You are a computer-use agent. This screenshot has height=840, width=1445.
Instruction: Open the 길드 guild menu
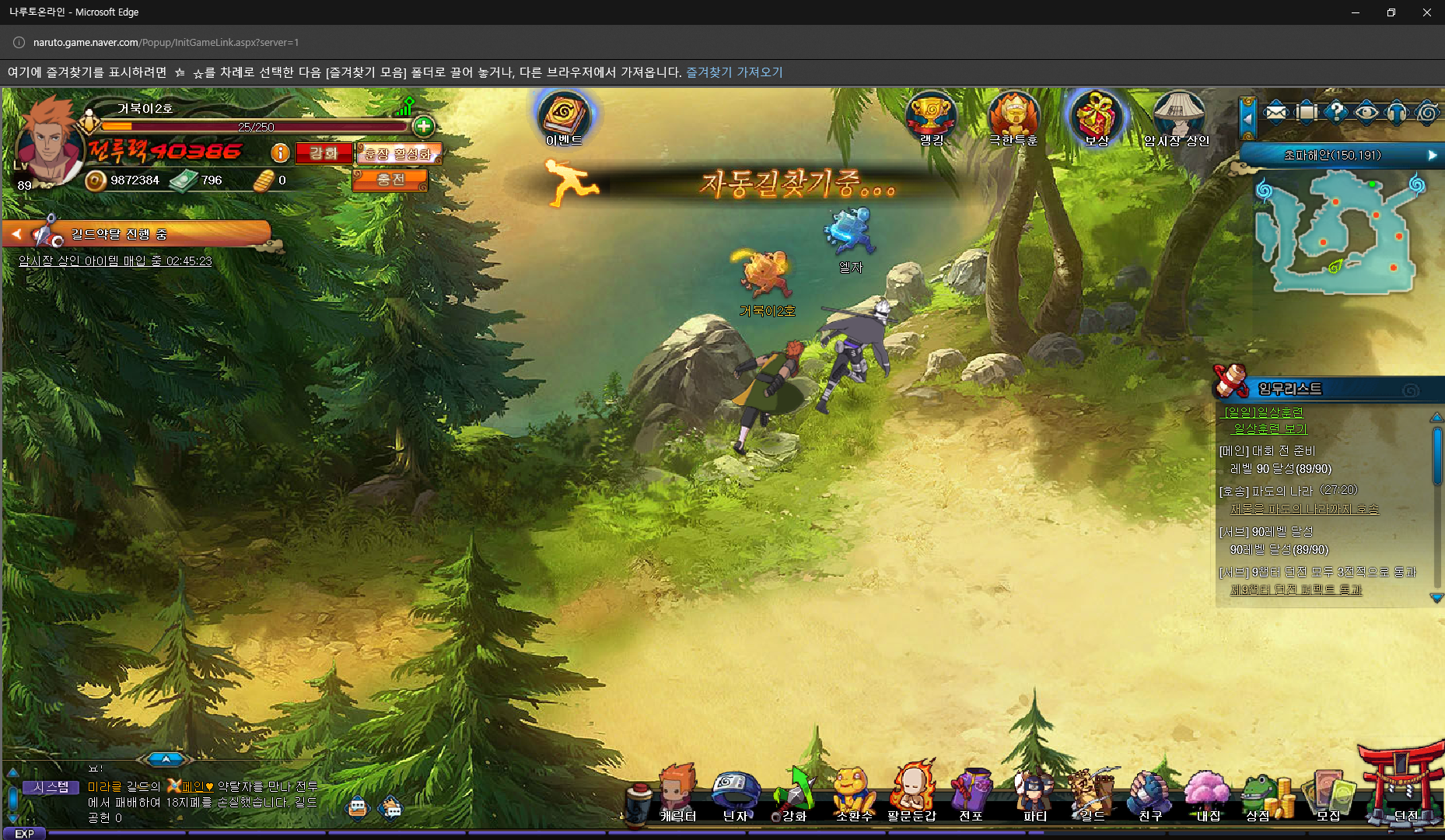click(1091, 793)
